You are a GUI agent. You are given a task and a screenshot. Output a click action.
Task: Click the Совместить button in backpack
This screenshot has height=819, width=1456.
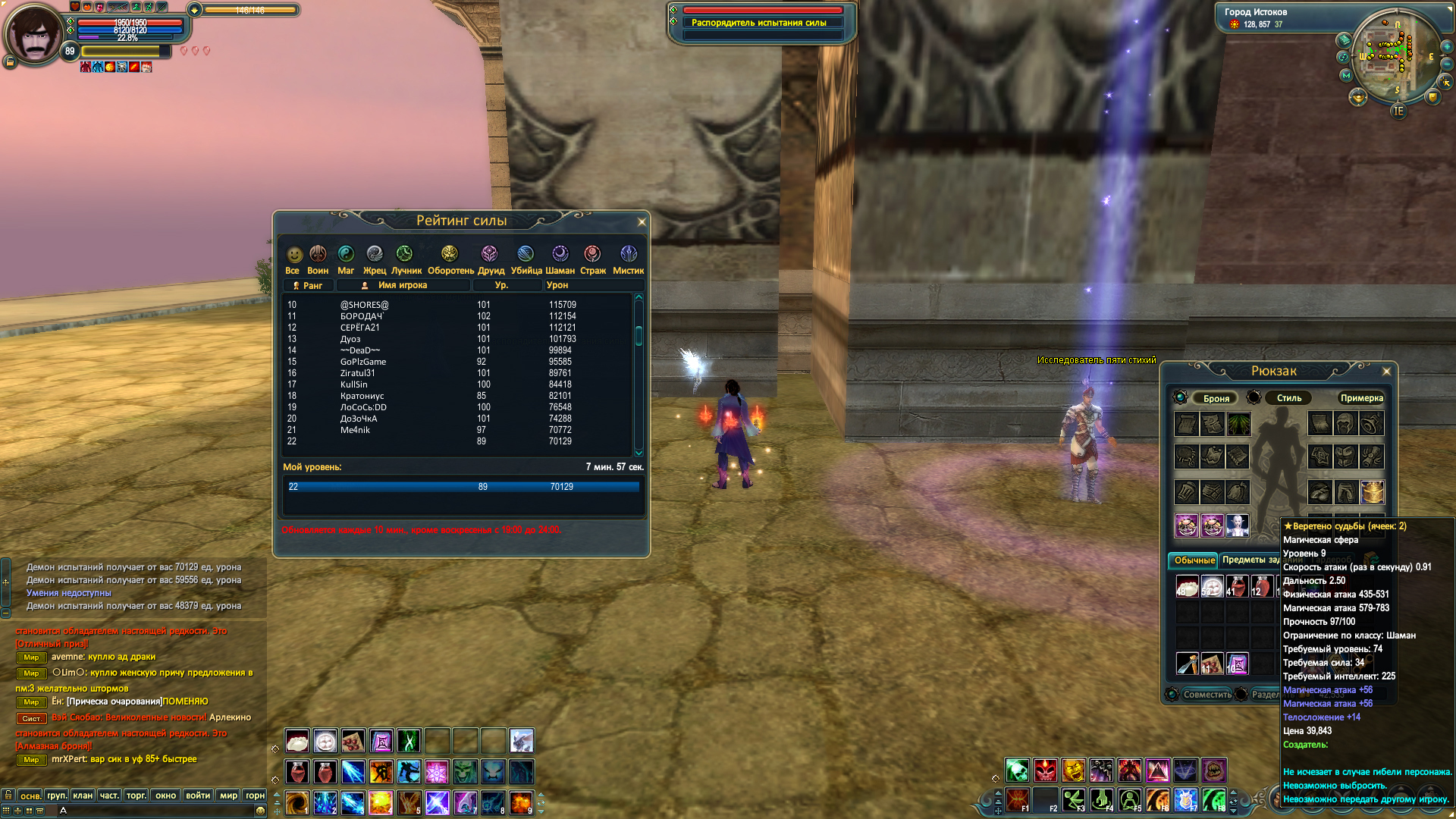coord(1207,695)
